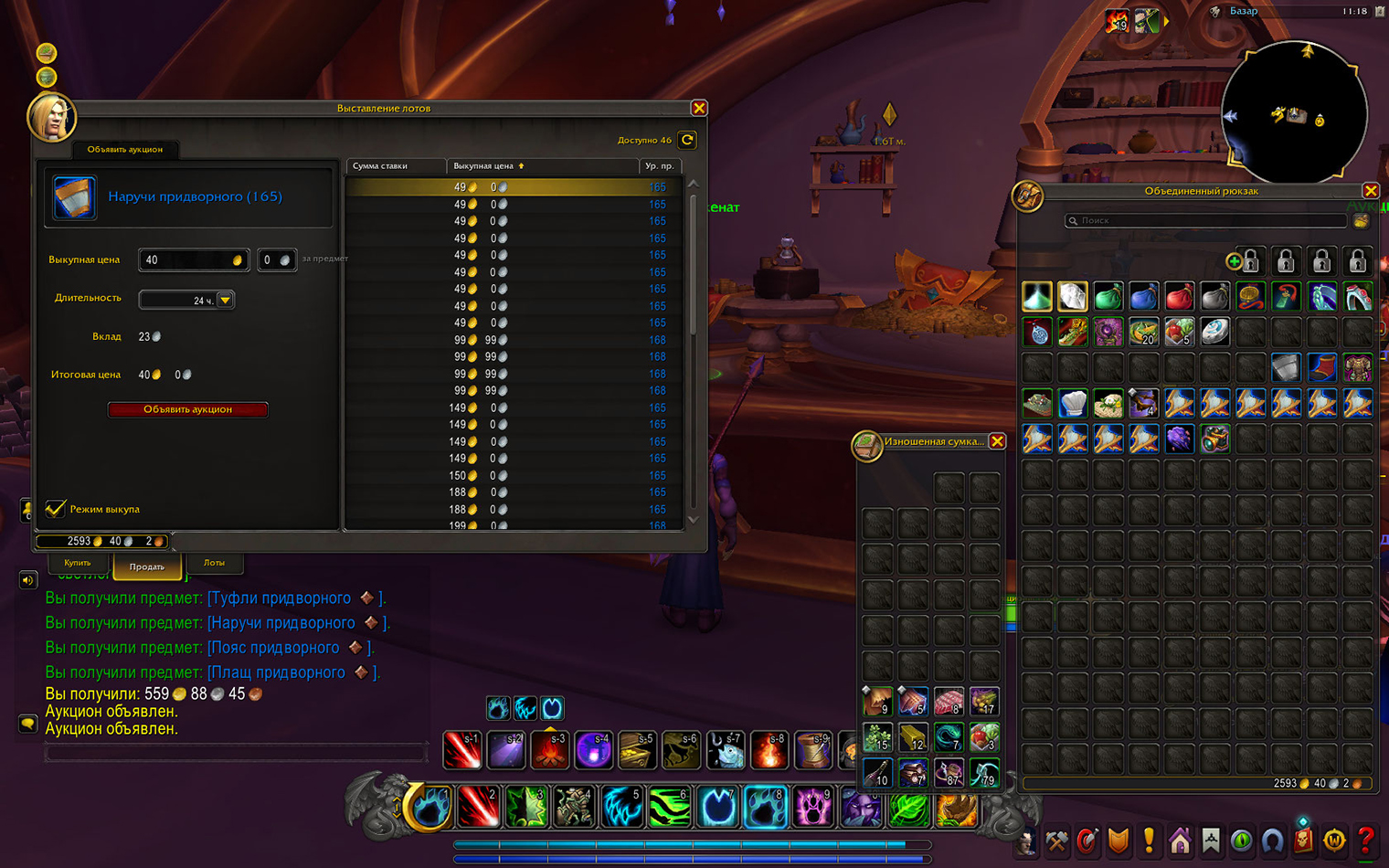Activate the campfire ability on the s-3 slot
The height and width of the screenshot is (868, 1389).
click(x=549, y=751)
